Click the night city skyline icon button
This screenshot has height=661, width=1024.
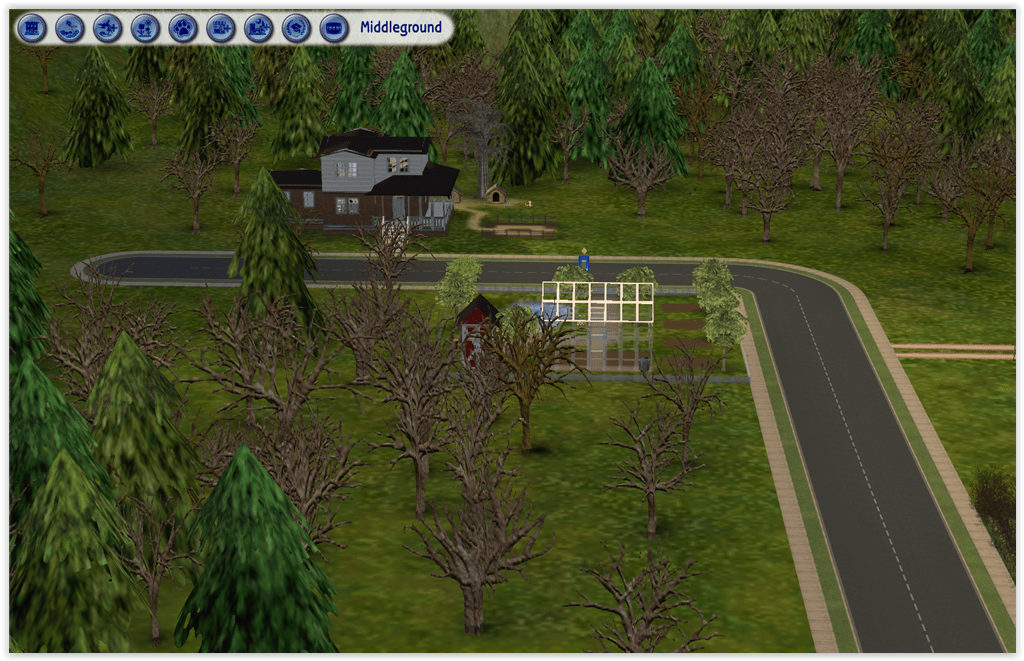point(259,28)
